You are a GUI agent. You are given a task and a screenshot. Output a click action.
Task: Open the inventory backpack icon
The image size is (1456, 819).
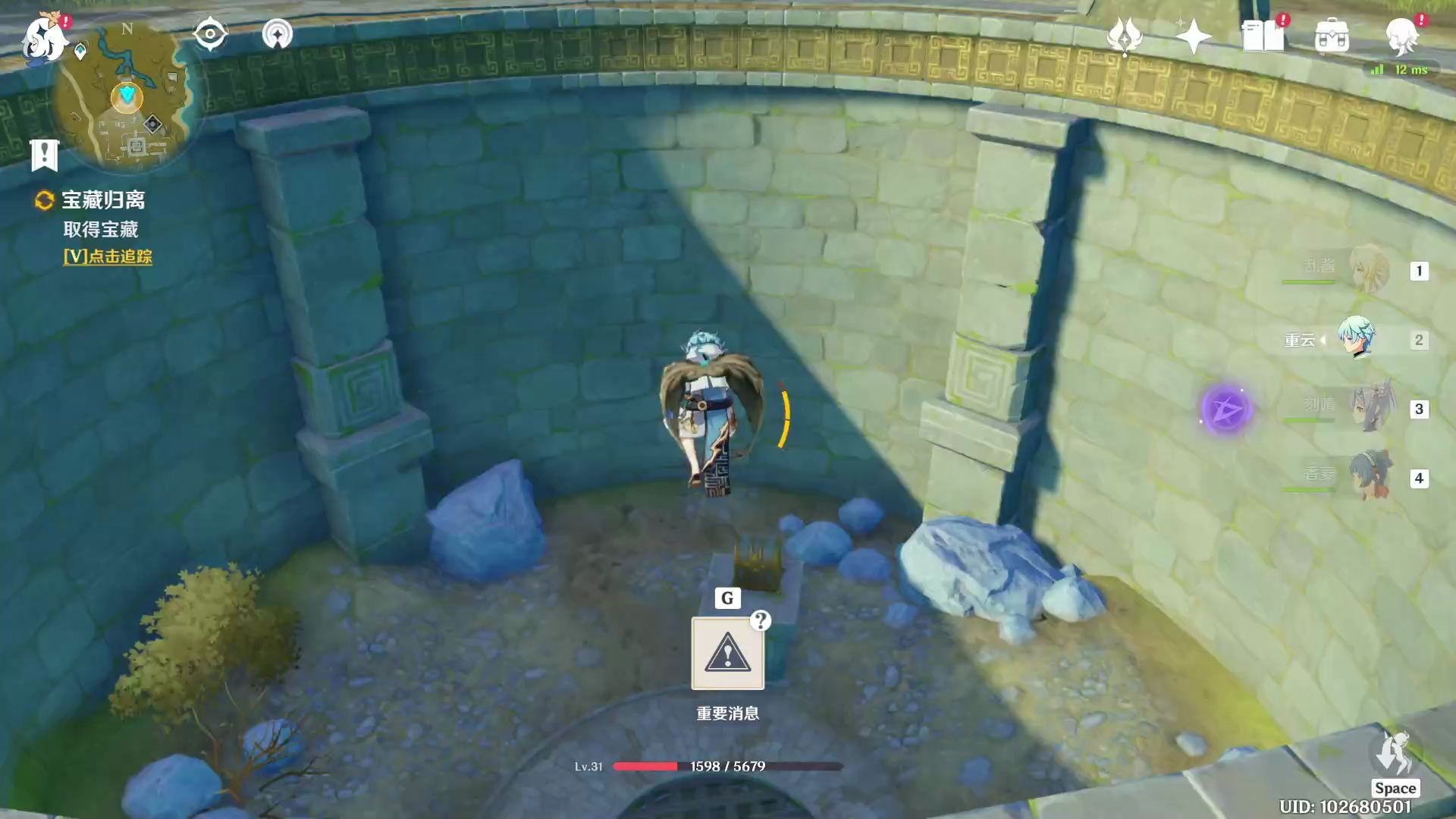(x=1332, y=36)
